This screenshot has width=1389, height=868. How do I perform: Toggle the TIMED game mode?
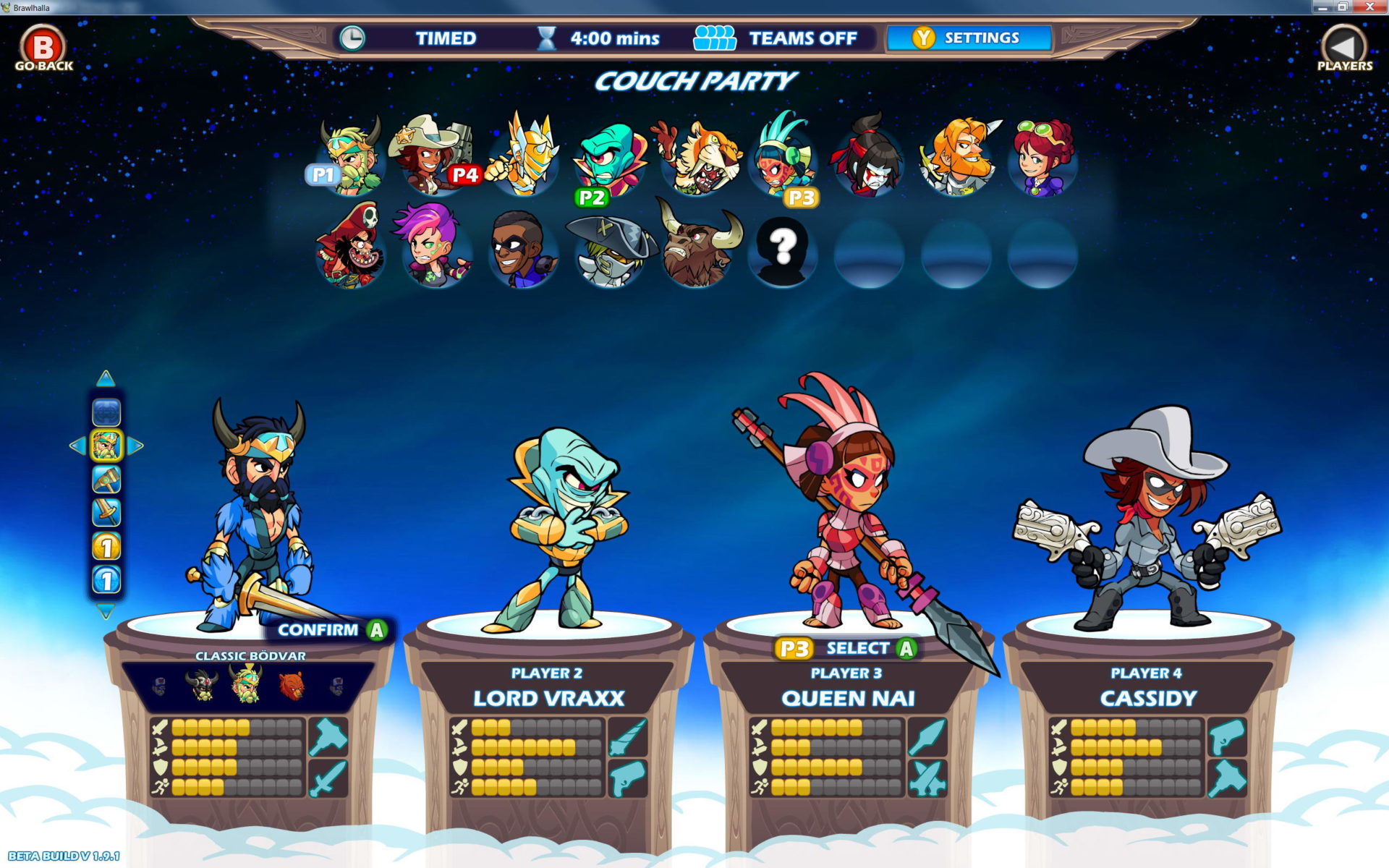446,38
